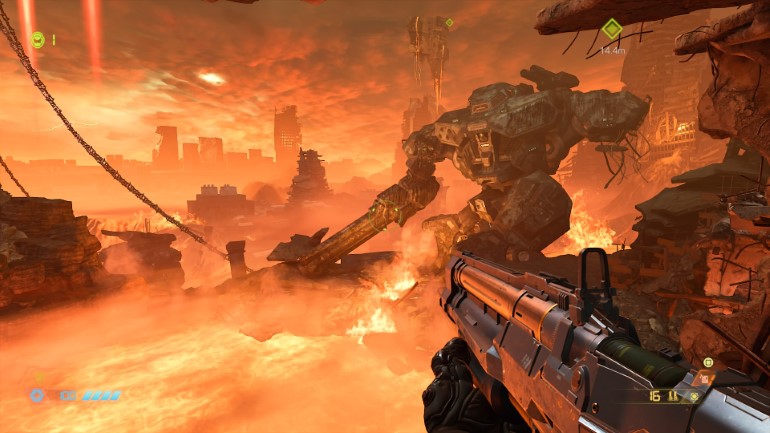Click the round yellow icon above the equipment
This screenshot has height=433, width=770.
coord(708,362)
